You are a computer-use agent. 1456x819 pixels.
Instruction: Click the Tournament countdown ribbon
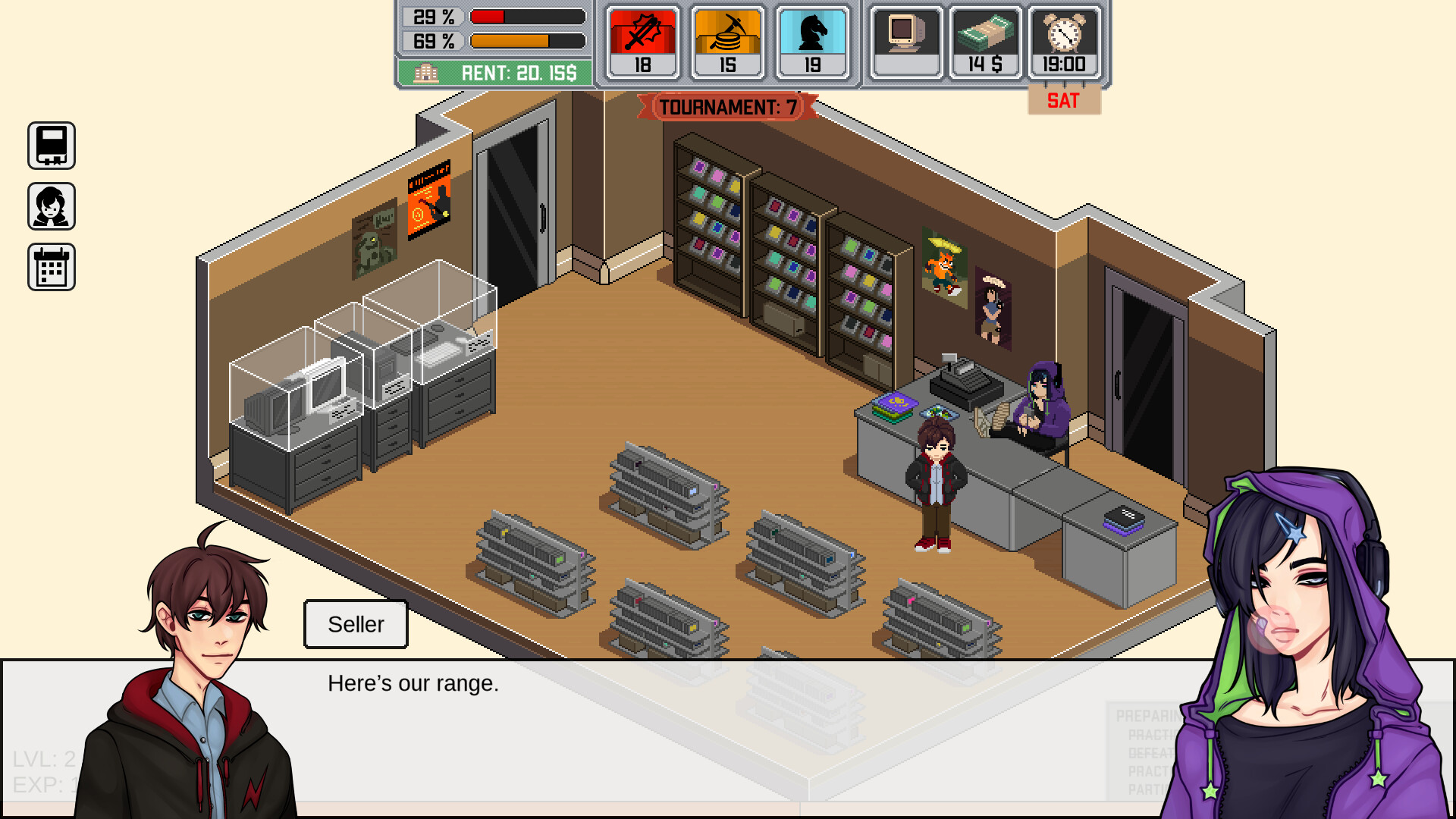tap(727, 107)
